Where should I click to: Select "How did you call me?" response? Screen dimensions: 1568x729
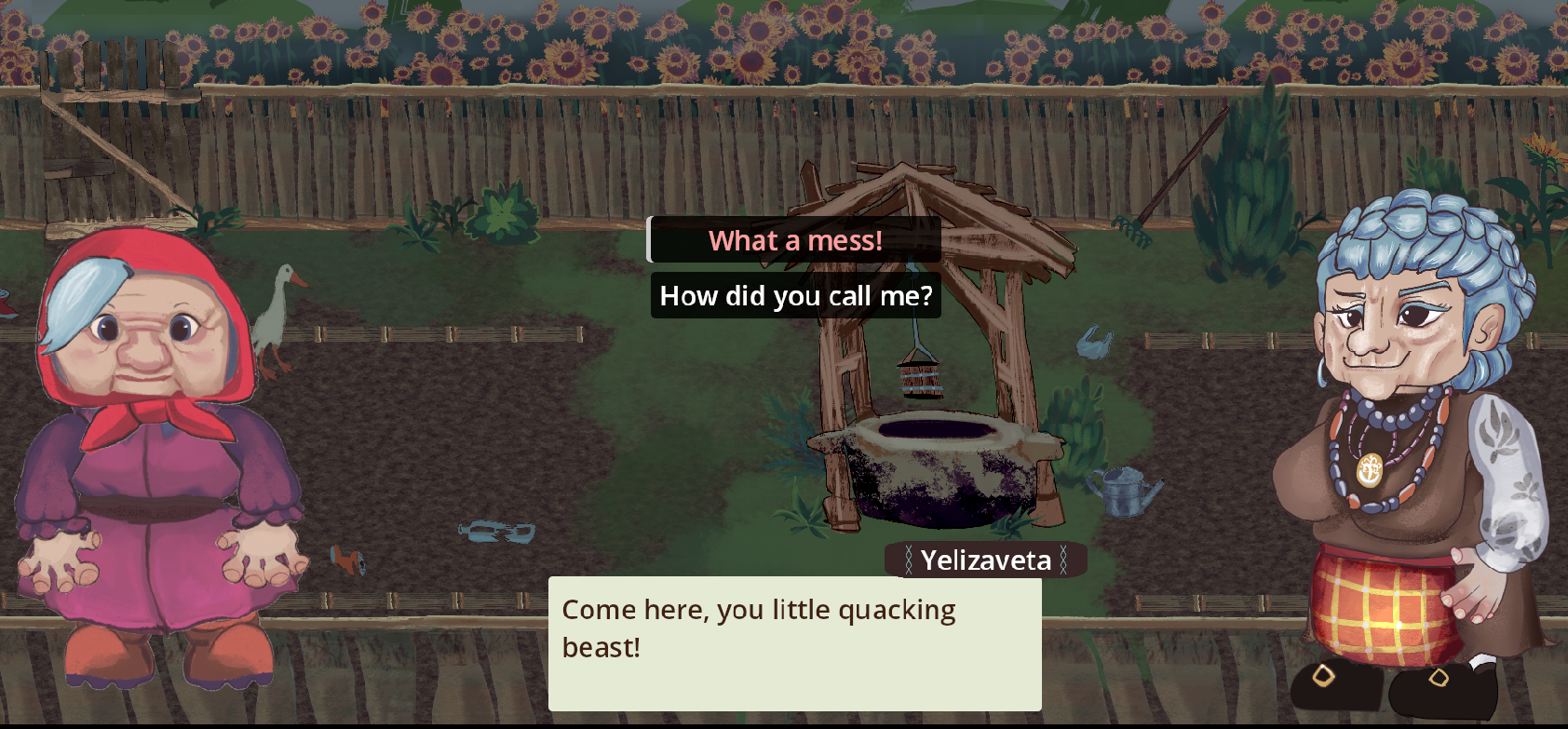click(x=795, y=296)
